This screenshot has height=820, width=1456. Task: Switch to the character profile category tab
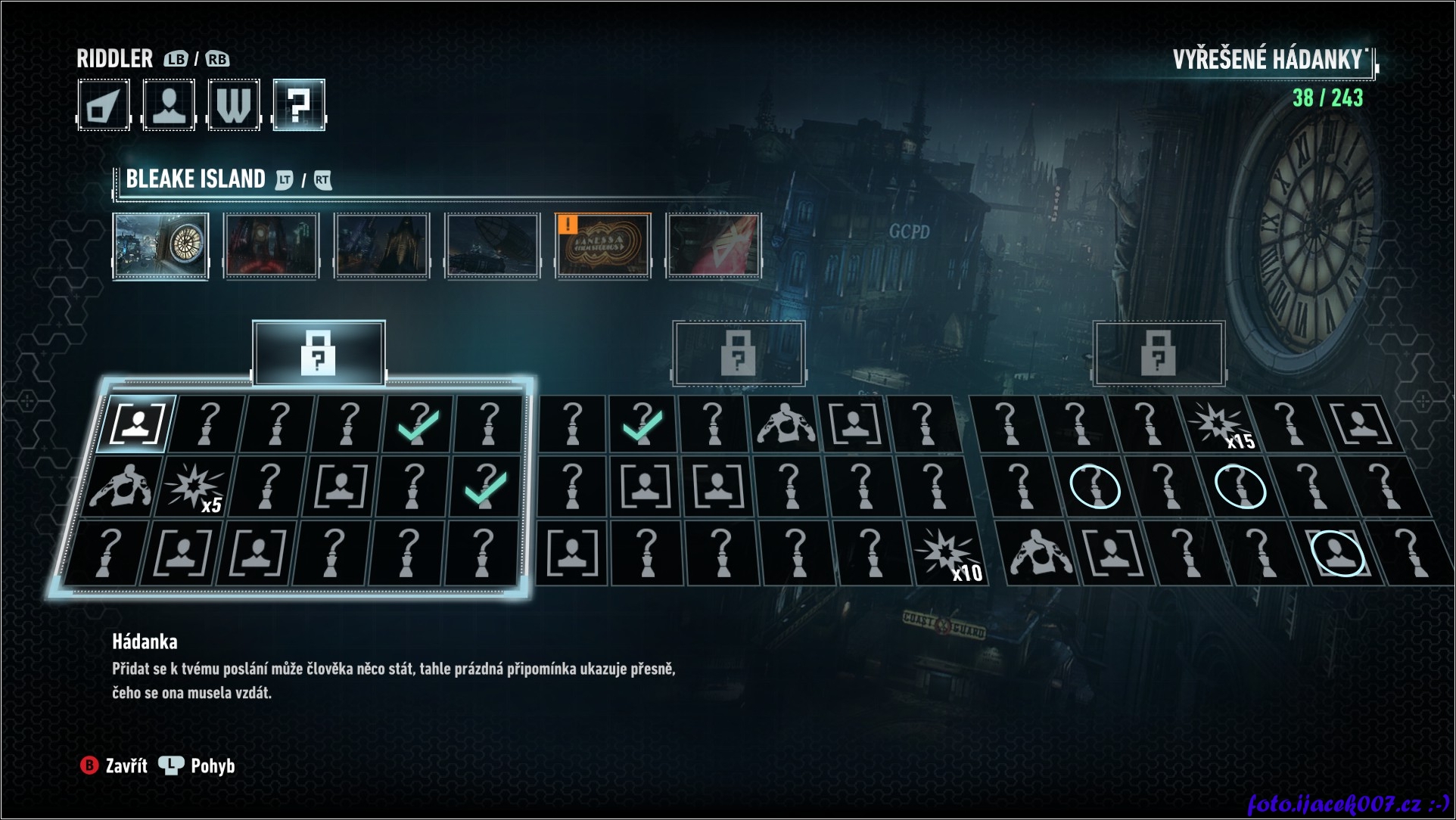(x=169, y=105)
